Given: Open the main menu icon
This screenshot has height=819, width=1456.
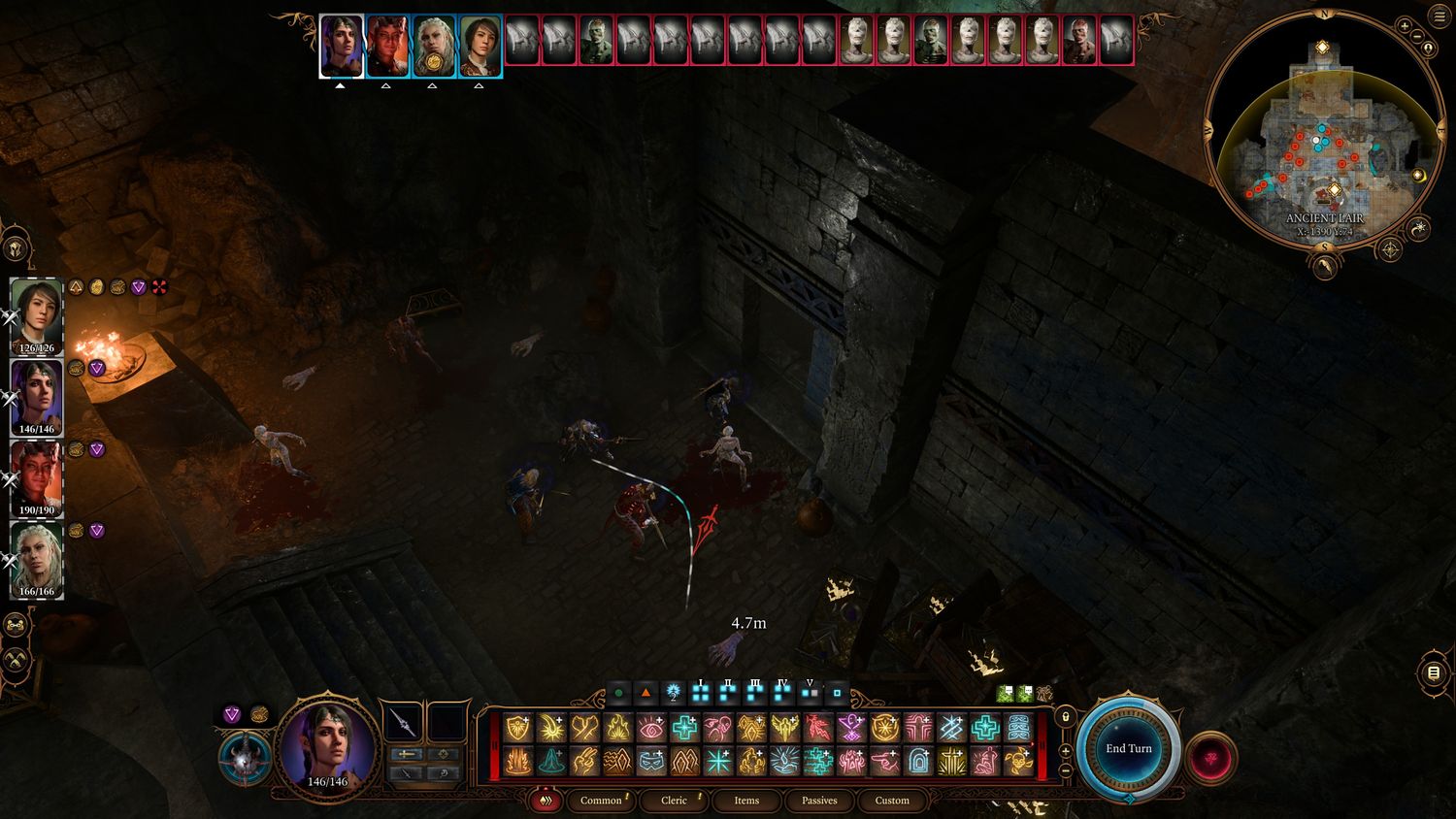Looking at the screenshot, I should 1439,16.
